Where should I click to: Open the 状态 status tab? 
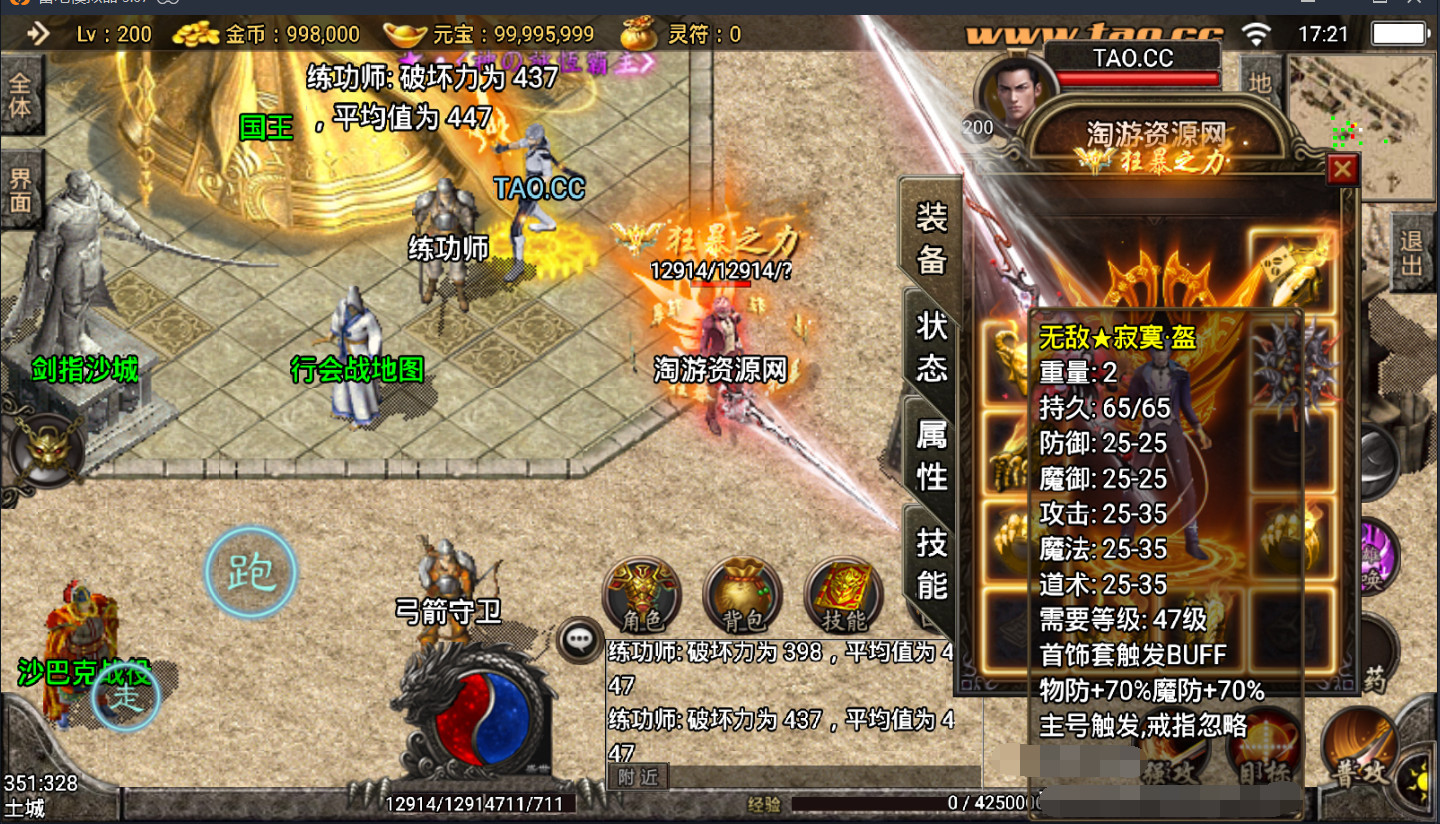coord(931,345)
